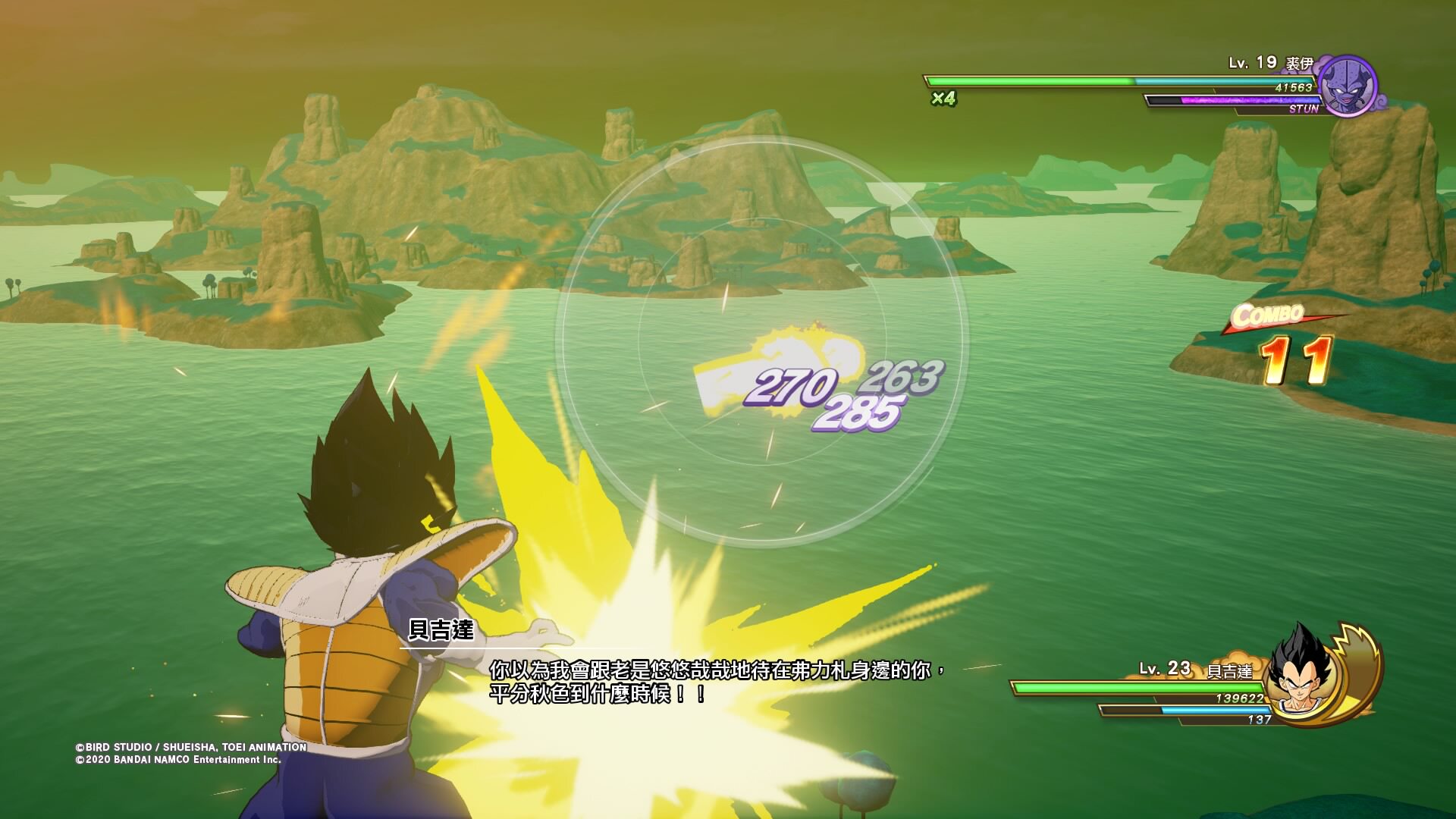This screenshot has height=819, width=1456.
Task: Select the purple enemy portrait icon
Action: click(x=1348, y=86)
